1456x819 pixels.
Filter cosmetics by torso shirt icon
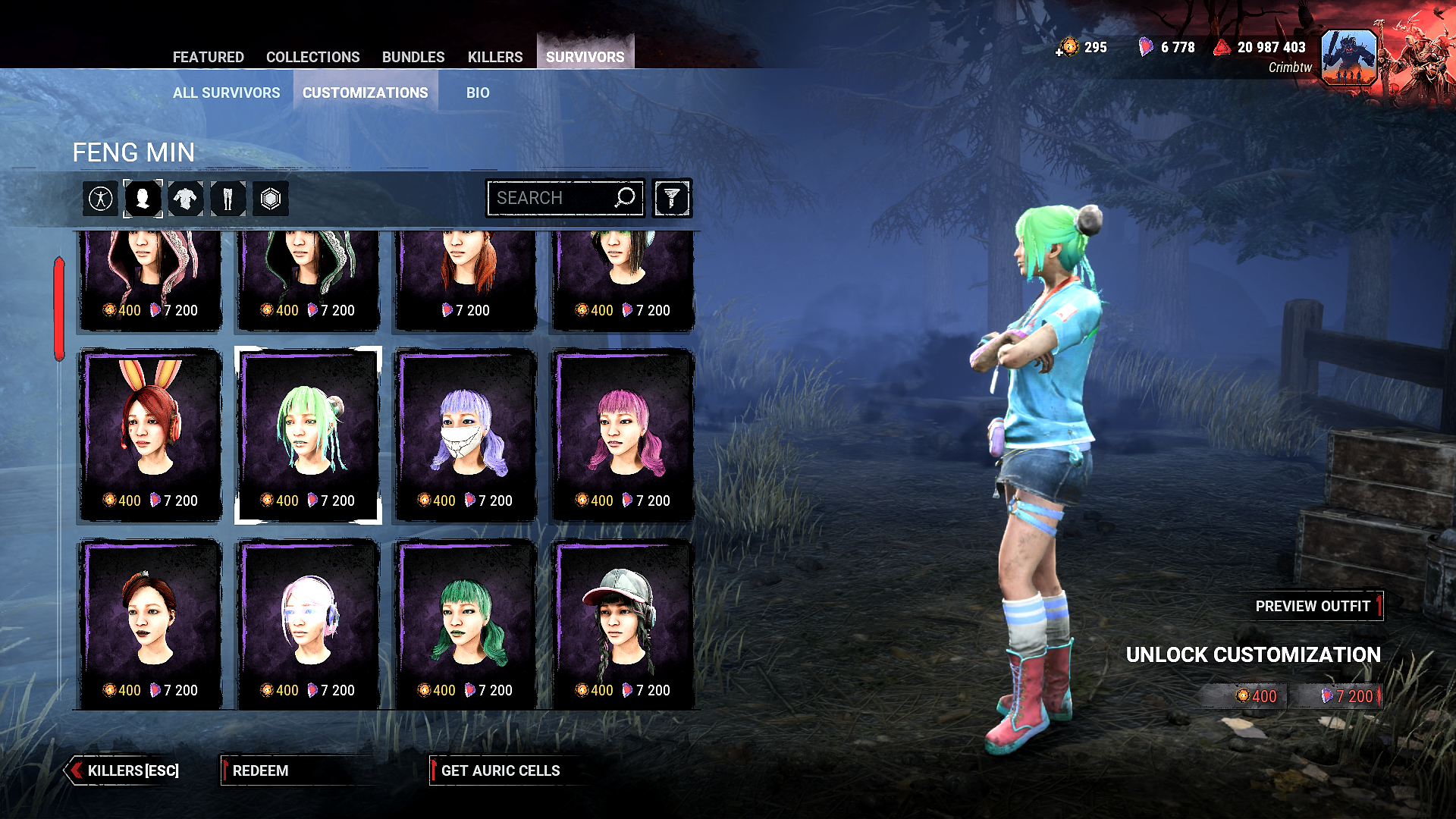pos(185,199)
